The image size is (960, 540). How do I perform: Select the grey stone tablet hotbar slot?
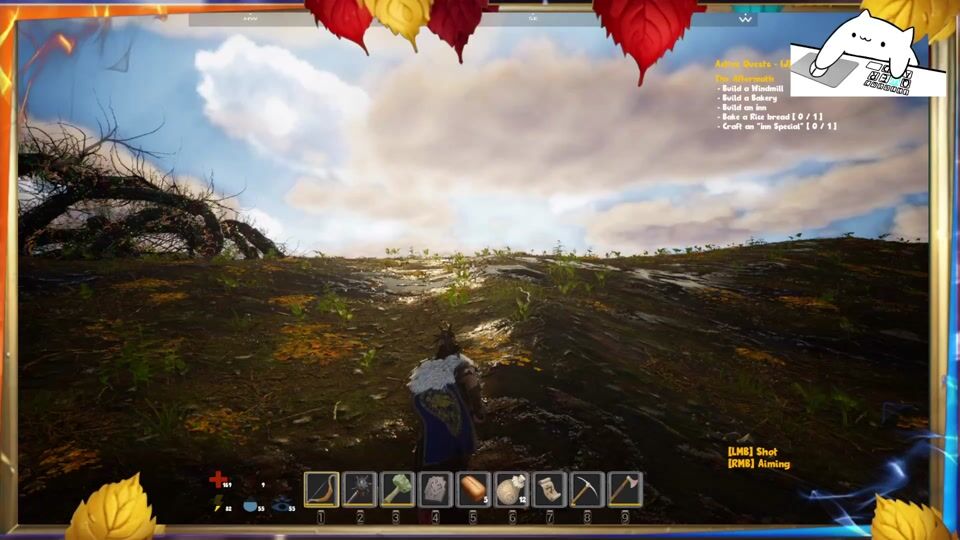[435, 489]
